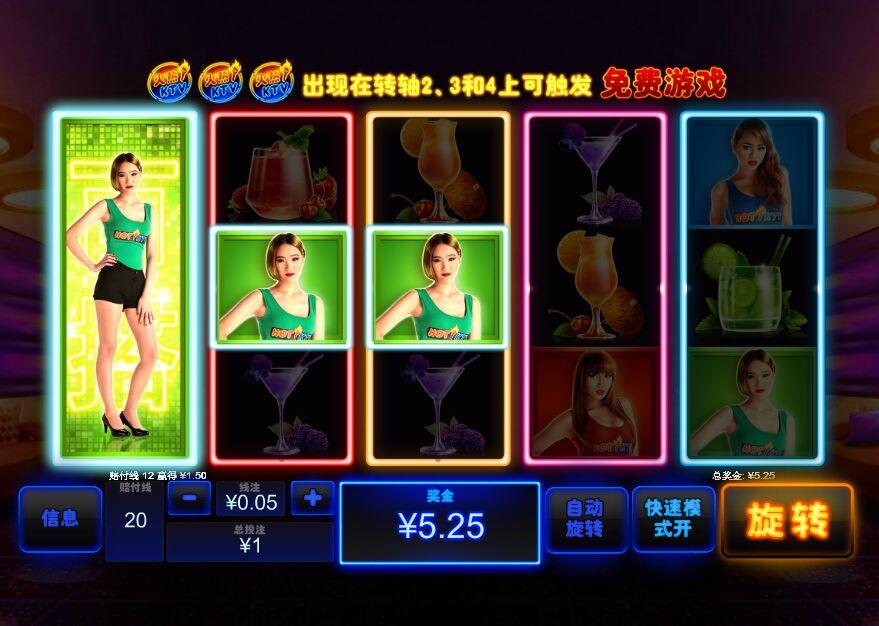
Task: Toggle 快速模式 fast mode
Action: click(673, 520)
